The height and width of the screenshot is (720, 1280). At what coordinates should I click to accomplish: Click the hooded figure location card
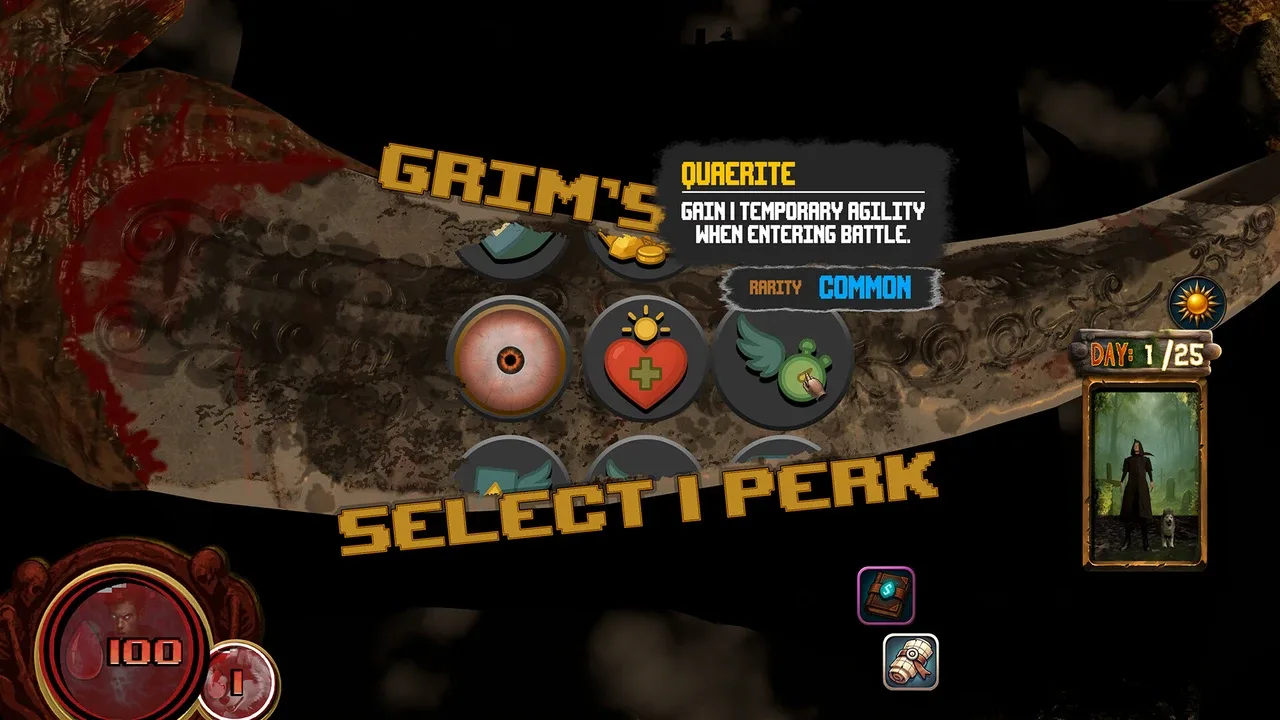pos(1146,474)
